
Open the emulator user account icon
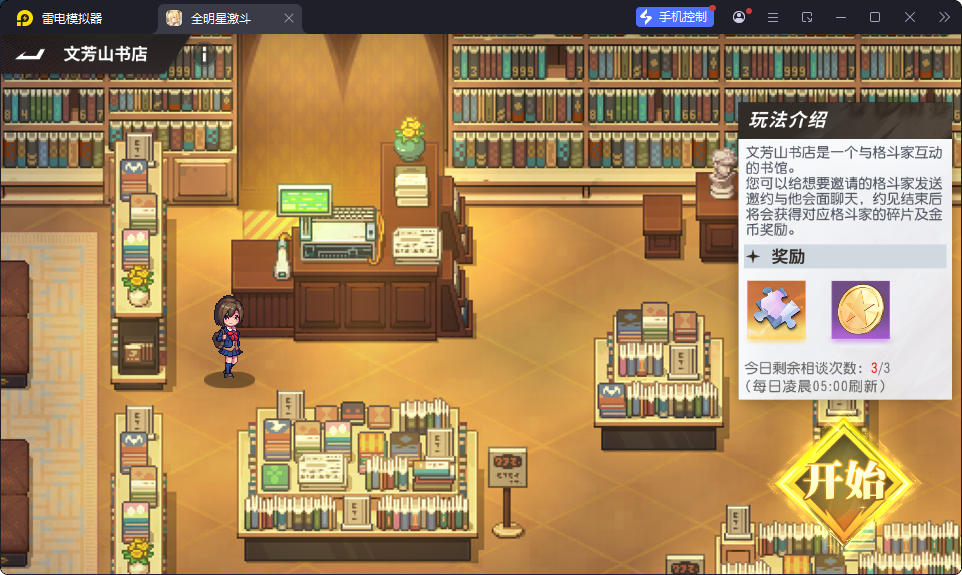pos(739,17)
